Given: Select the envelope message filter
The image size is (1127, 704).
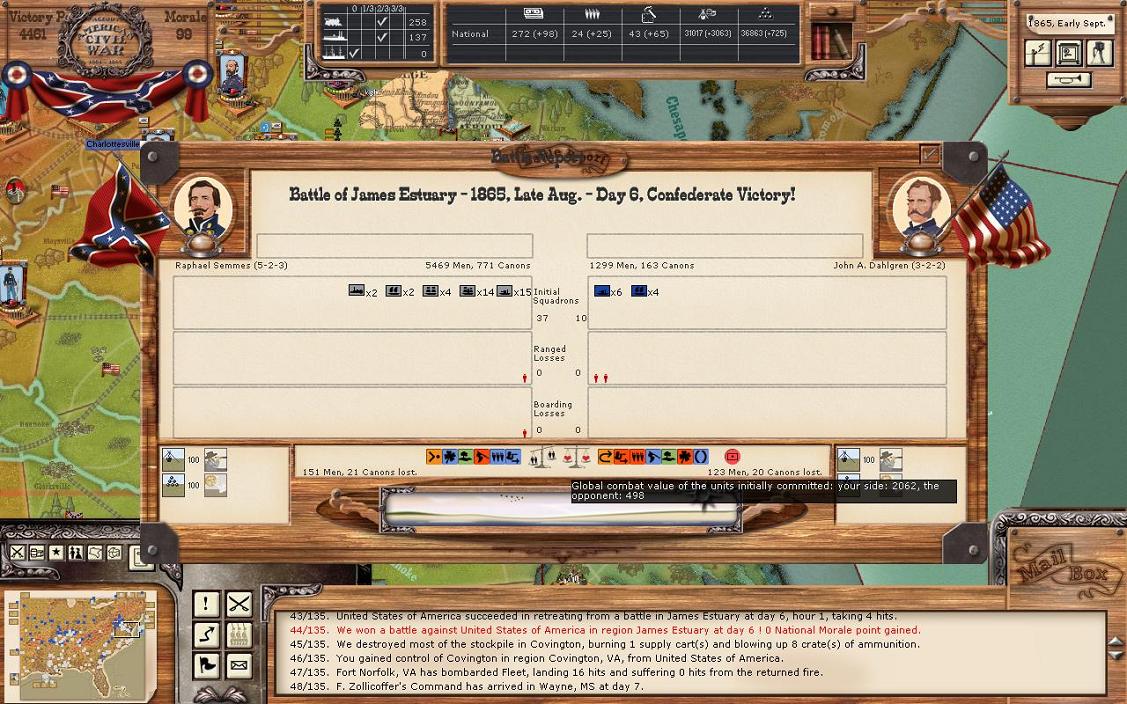Looking at the screenshot, I should point(238,664).
